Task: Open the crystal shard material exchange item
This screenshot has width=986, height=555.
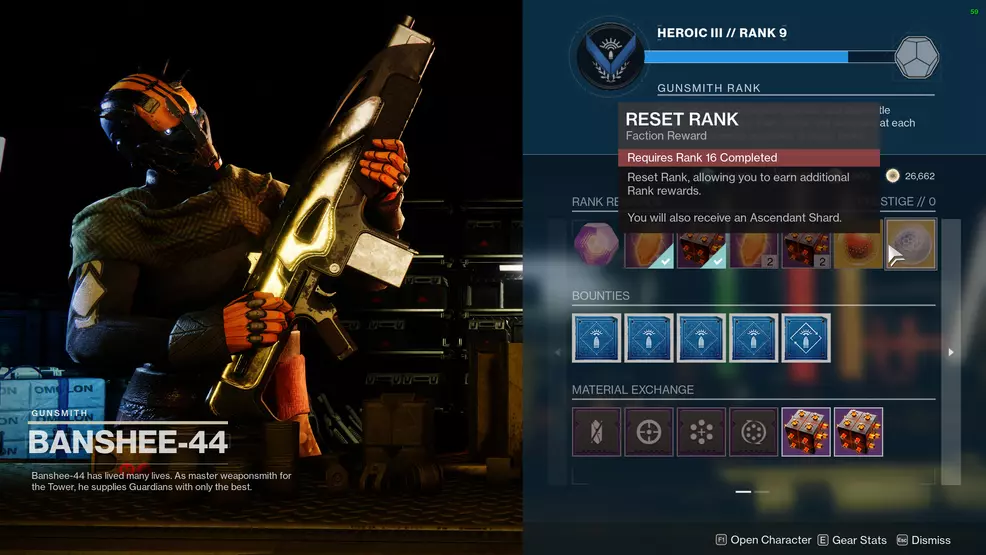Action: pyautogui.click(x=597, y=431)
